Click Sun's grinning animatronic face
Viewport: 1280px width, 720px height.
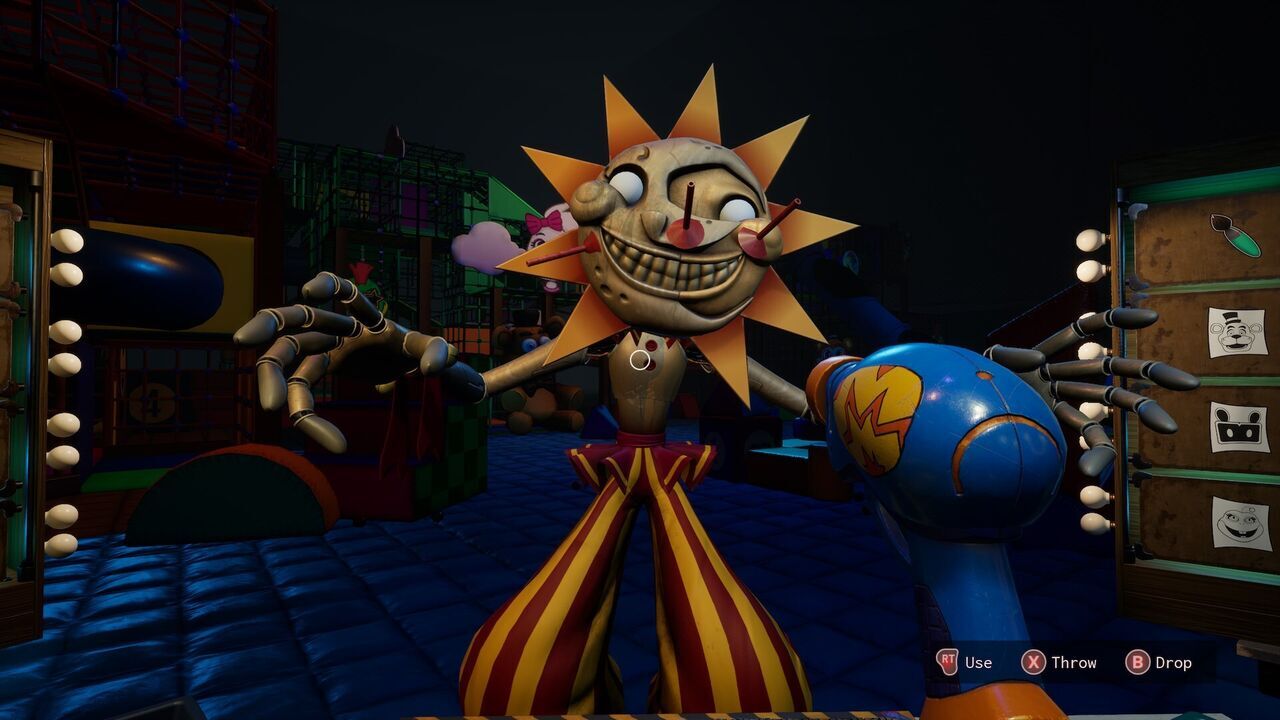pyautogui.click(x=663, y=240)
